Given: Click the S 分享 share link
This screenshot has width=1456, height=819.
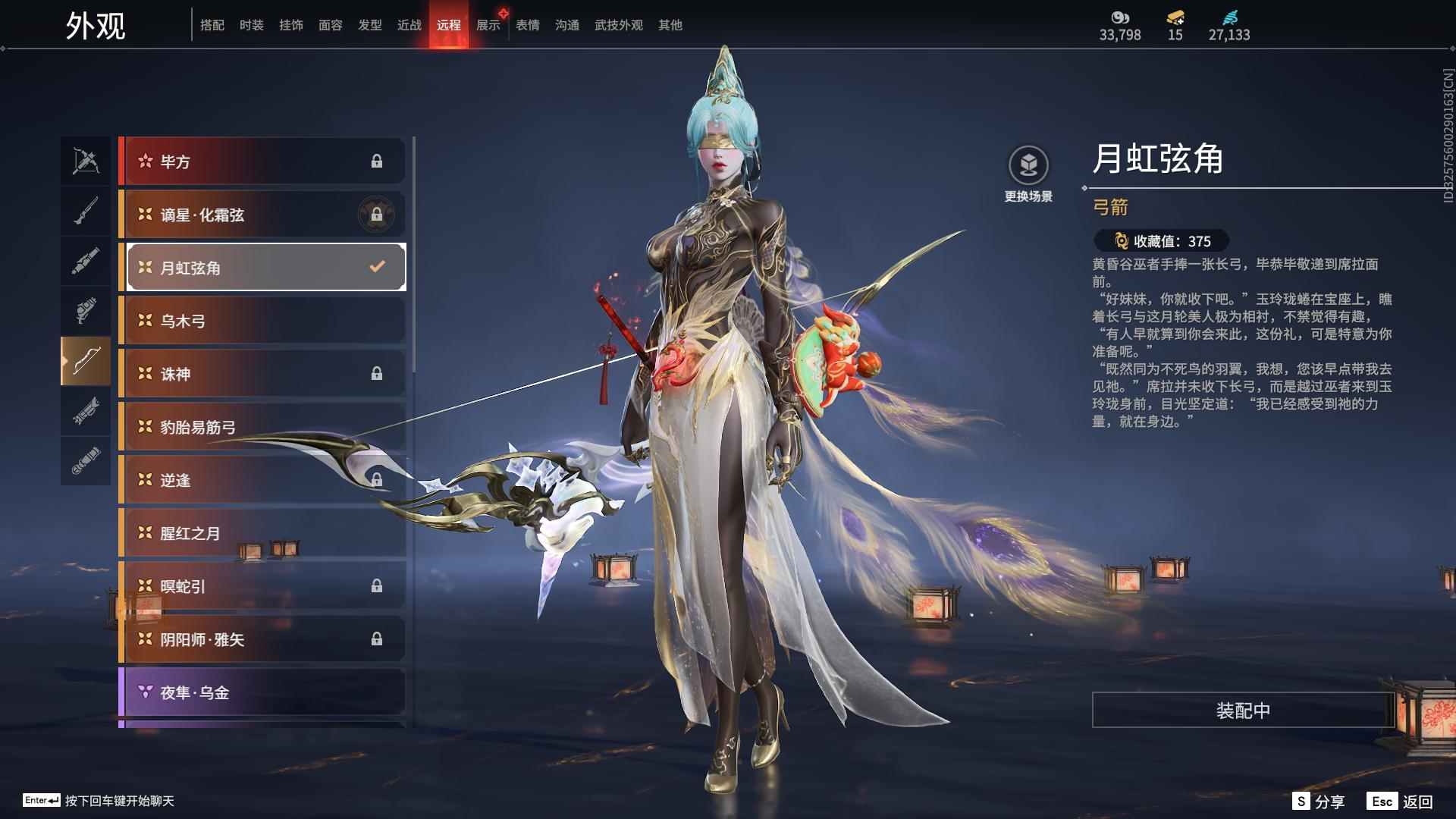Looking at the screenshot, I should click(1319, 800).
